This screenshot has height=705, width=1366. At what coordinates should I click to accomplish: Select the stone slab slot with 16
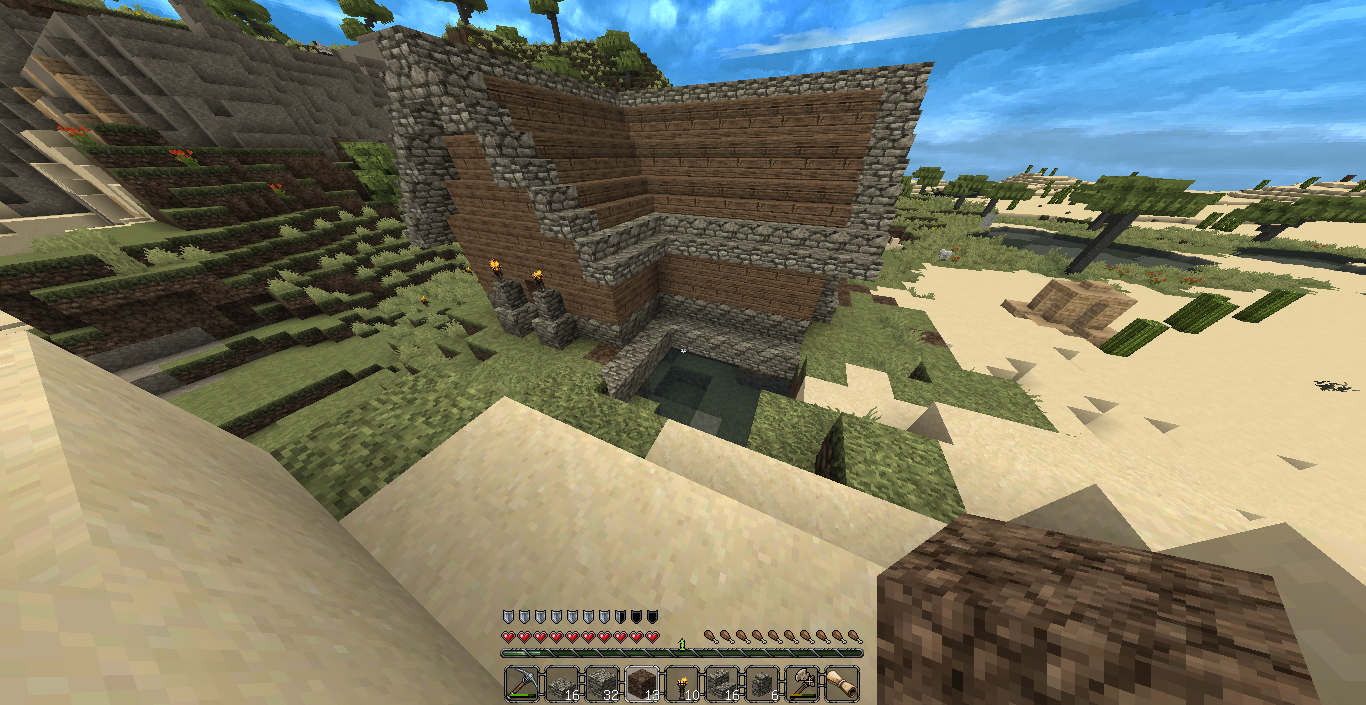click(563, 683)
